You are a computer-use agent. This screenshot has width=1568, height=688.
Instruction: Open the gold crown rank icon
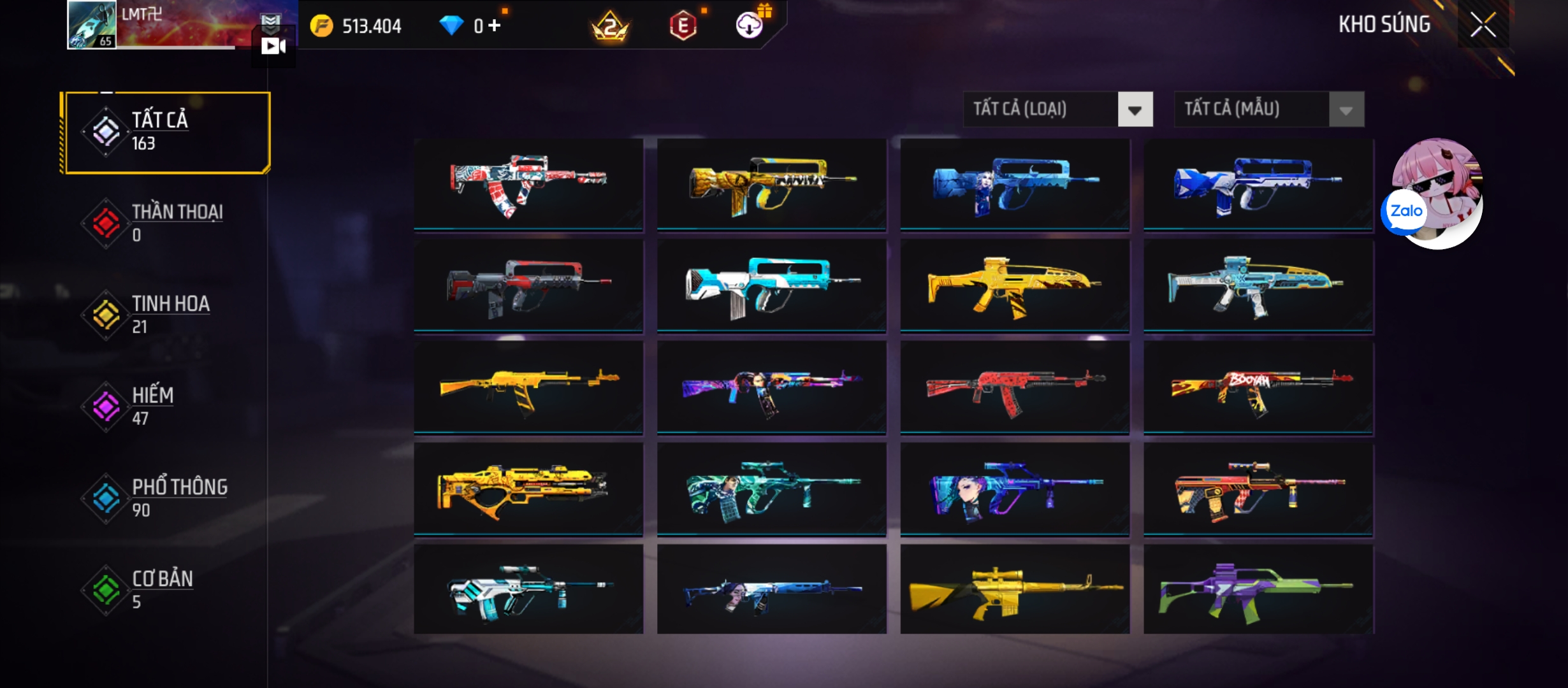coord(610,27)
